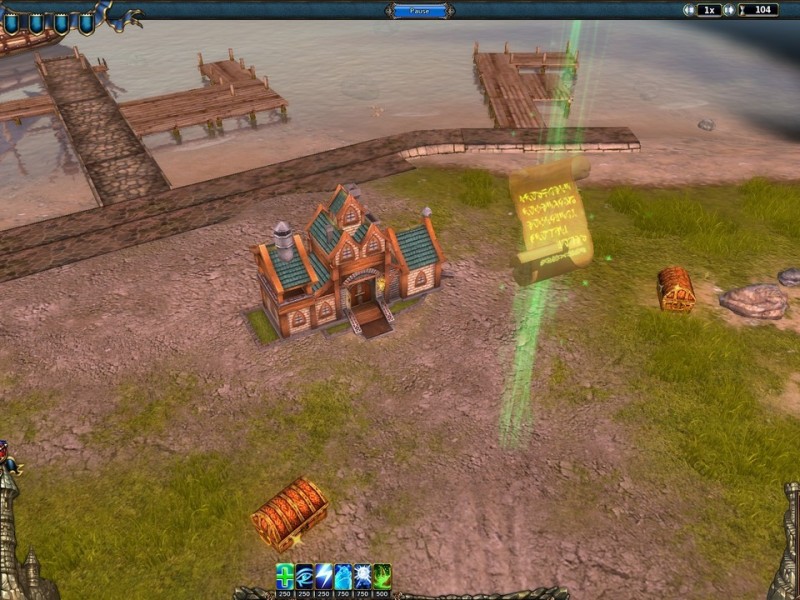Cast the green cross healing spell
This screenshot has height=600, width=800.
285,575
